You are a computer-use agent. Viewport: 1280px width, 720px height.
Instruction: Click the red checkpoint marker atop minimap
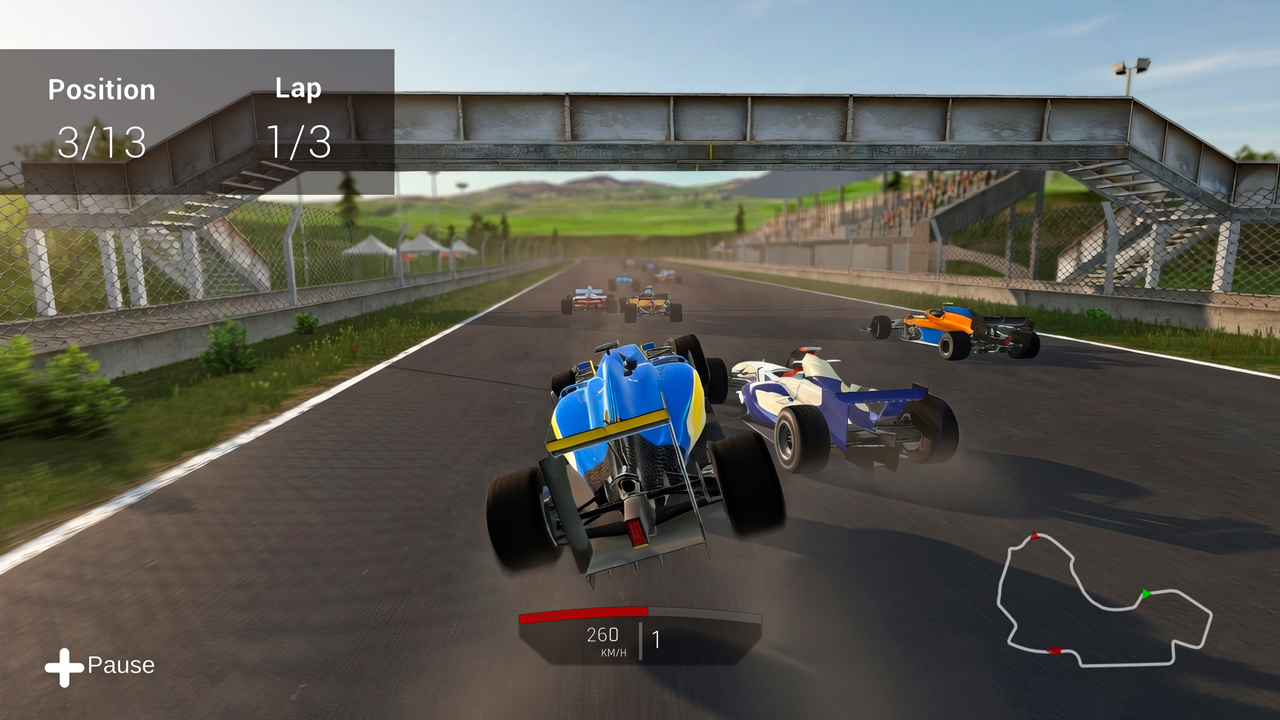1034,537
